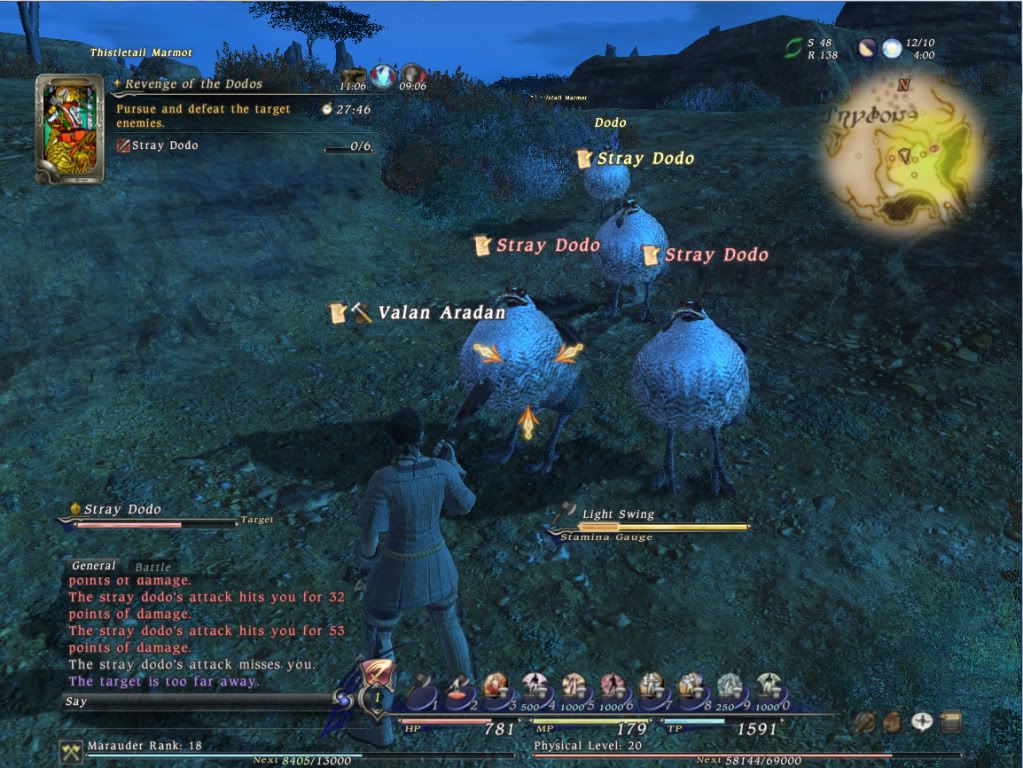This screenshot has width=1023, height=768.
Task: Use the action in hotbar slot 2
Action: (x=460, y=690)
